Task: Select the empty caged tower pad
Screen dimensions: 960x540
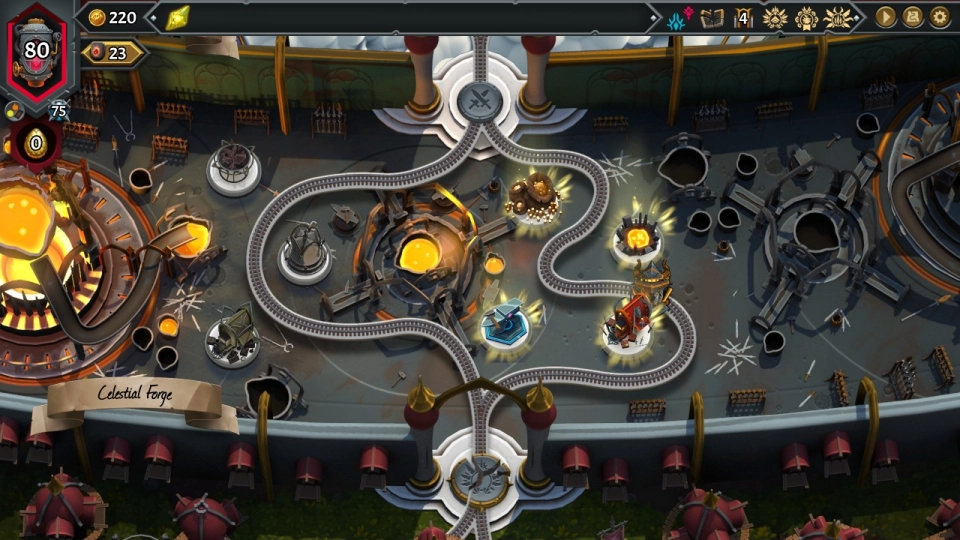Action: click(x=234, y=165)
